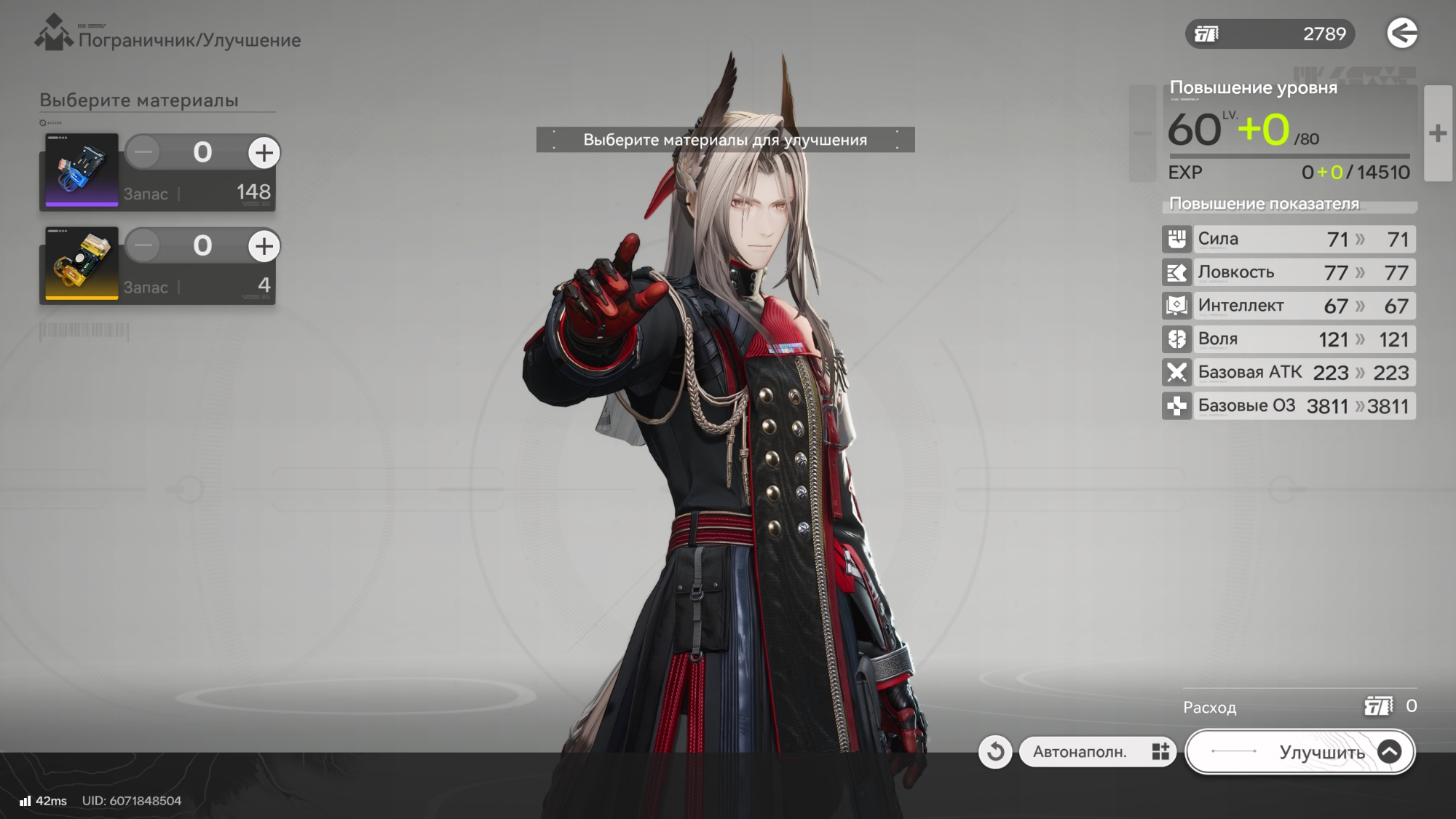Add one gold upgrade material

pos(264,246)
